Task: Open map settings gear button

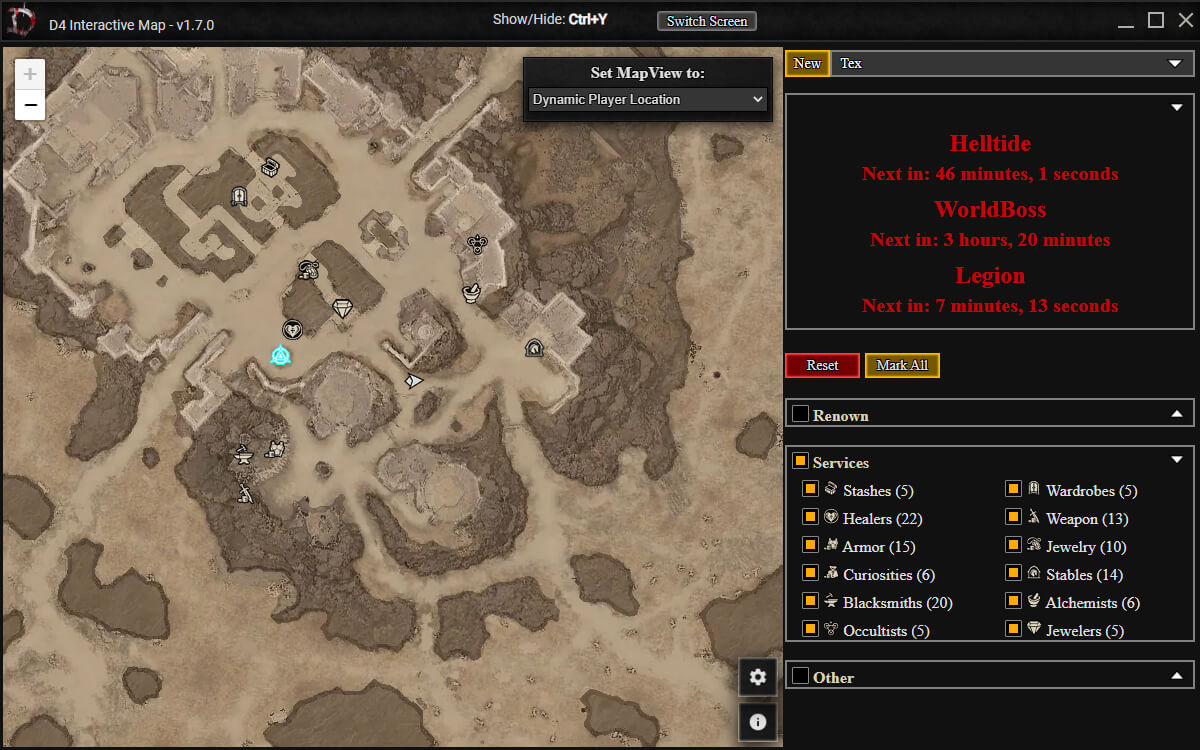Action: [x=758, y=677]
